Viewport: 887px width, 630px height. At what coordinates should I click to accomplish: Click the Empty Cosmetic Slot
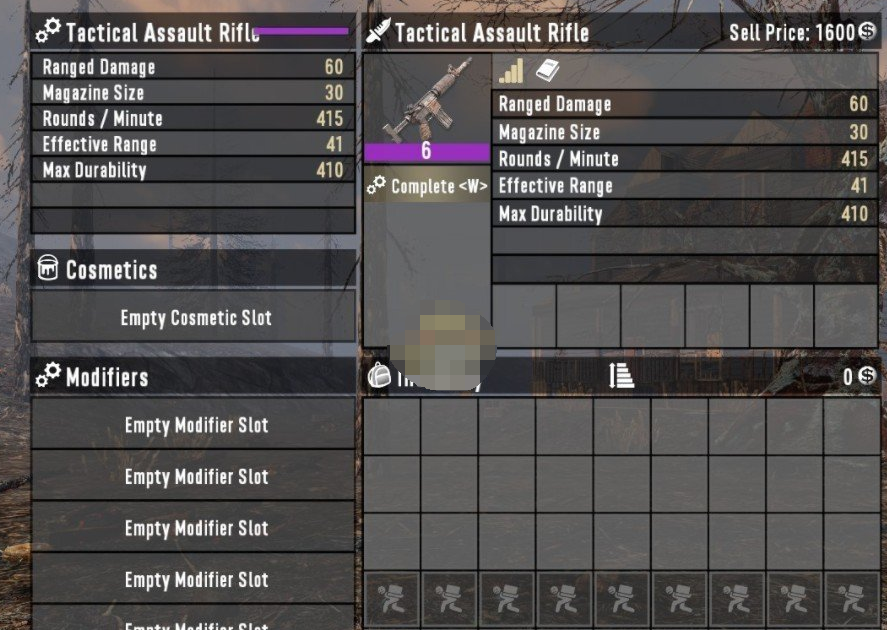(x=195, y=318)
